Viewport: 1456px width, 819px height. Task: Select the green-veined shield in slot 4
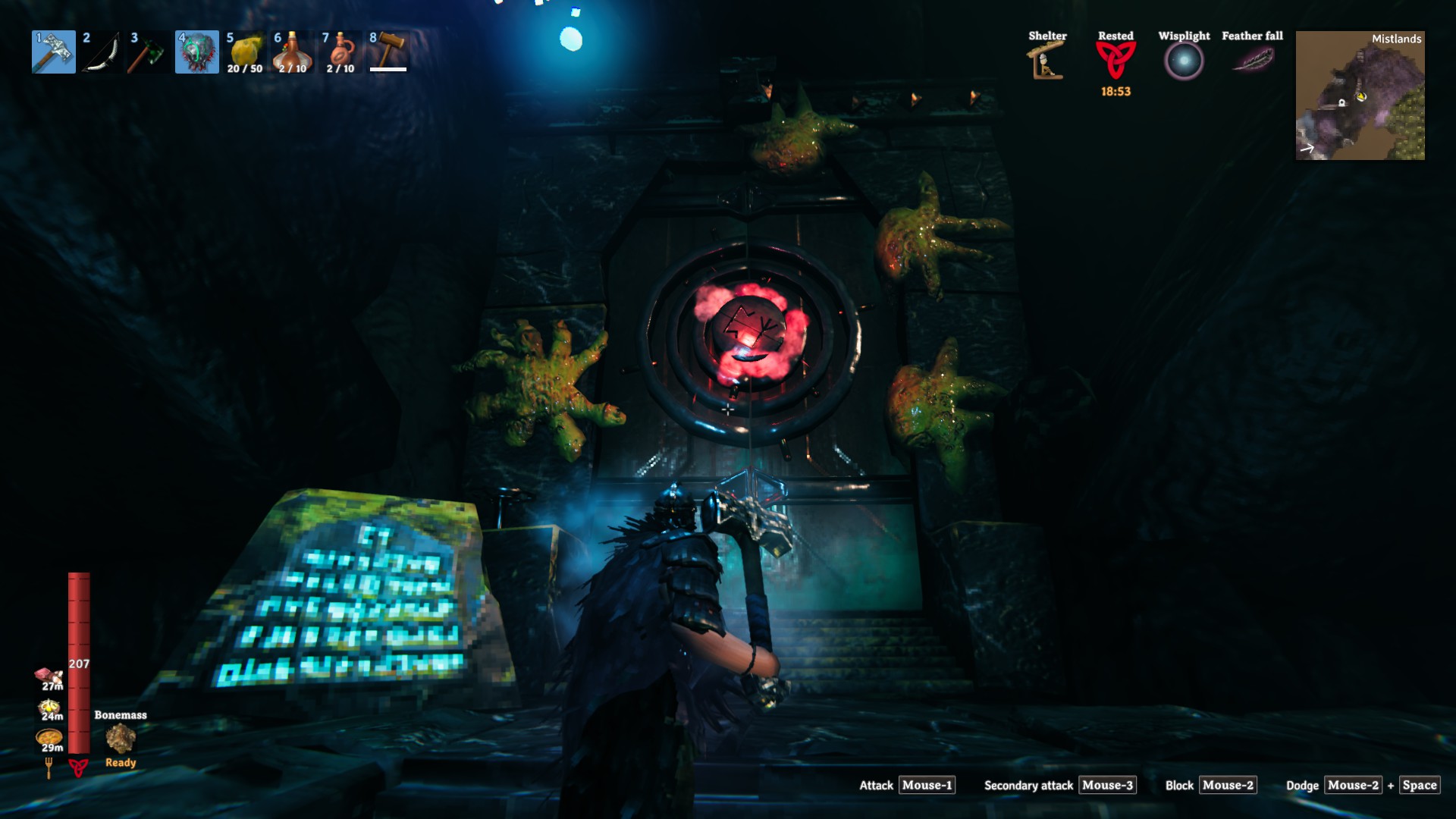pyautogui.click(x=197, y=52)
